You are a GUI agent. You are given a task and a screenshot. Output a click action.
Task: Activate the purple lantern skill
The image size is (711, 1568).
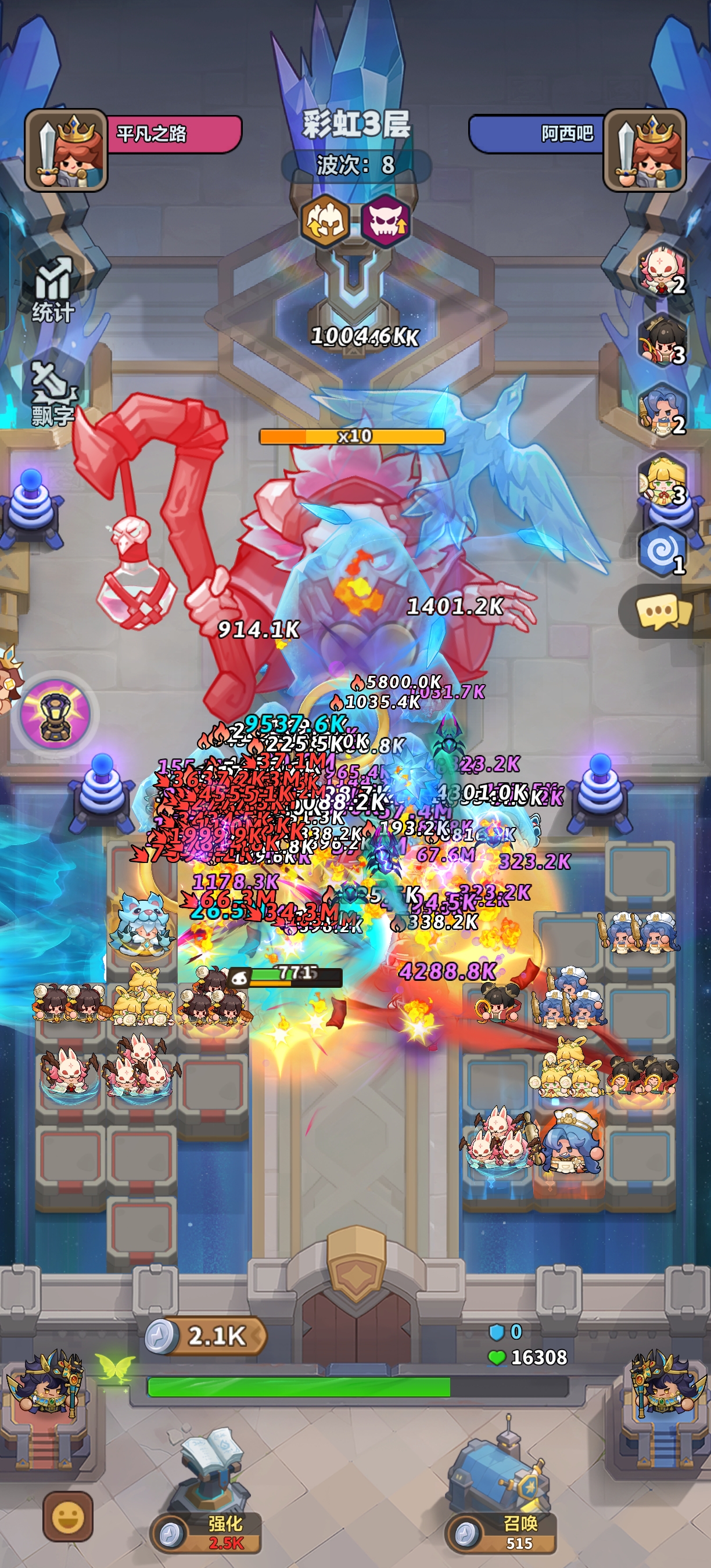click(55, 714)
